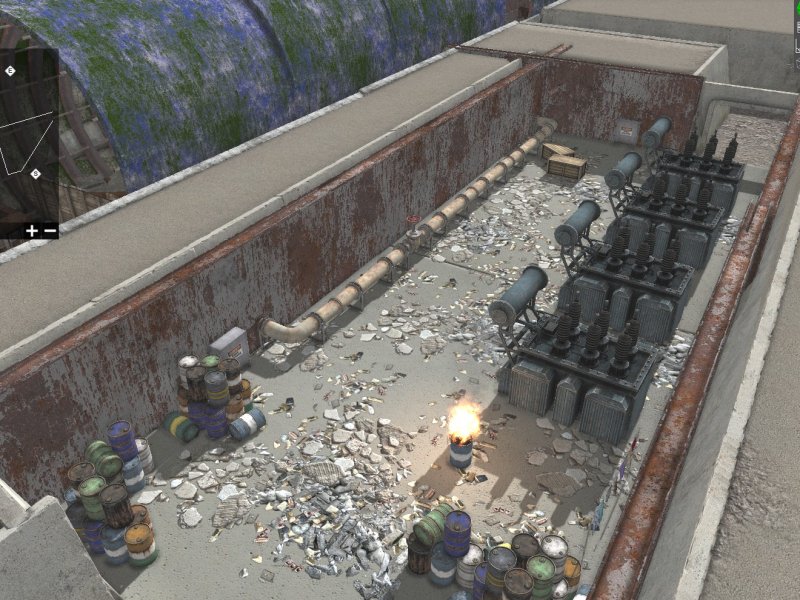Zoom in the minimap with plus button
Viewport: 800px width, 600px height.
point(32,231)
